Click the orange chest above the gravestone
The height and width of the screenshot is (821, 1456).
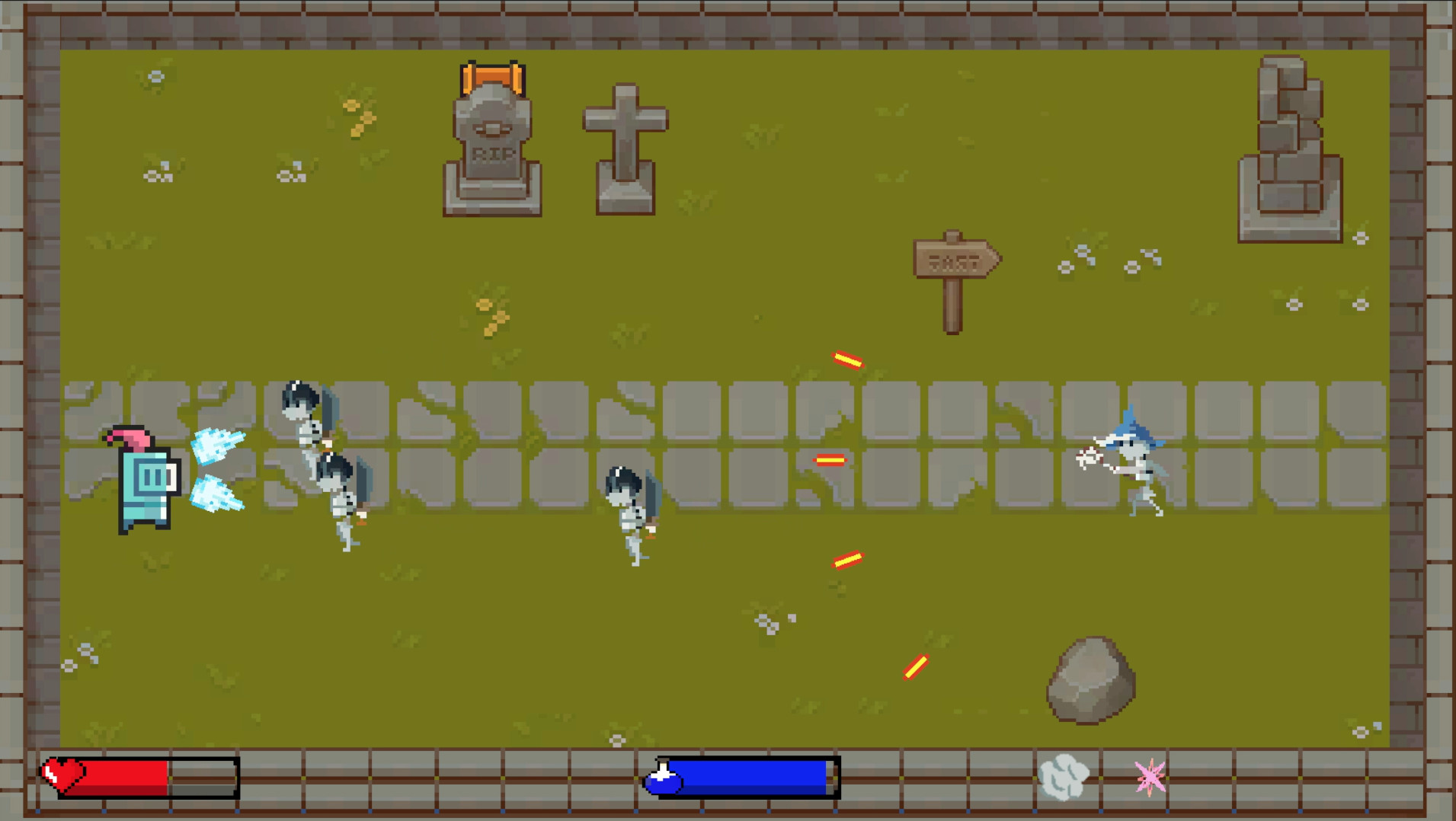(491, 77)
